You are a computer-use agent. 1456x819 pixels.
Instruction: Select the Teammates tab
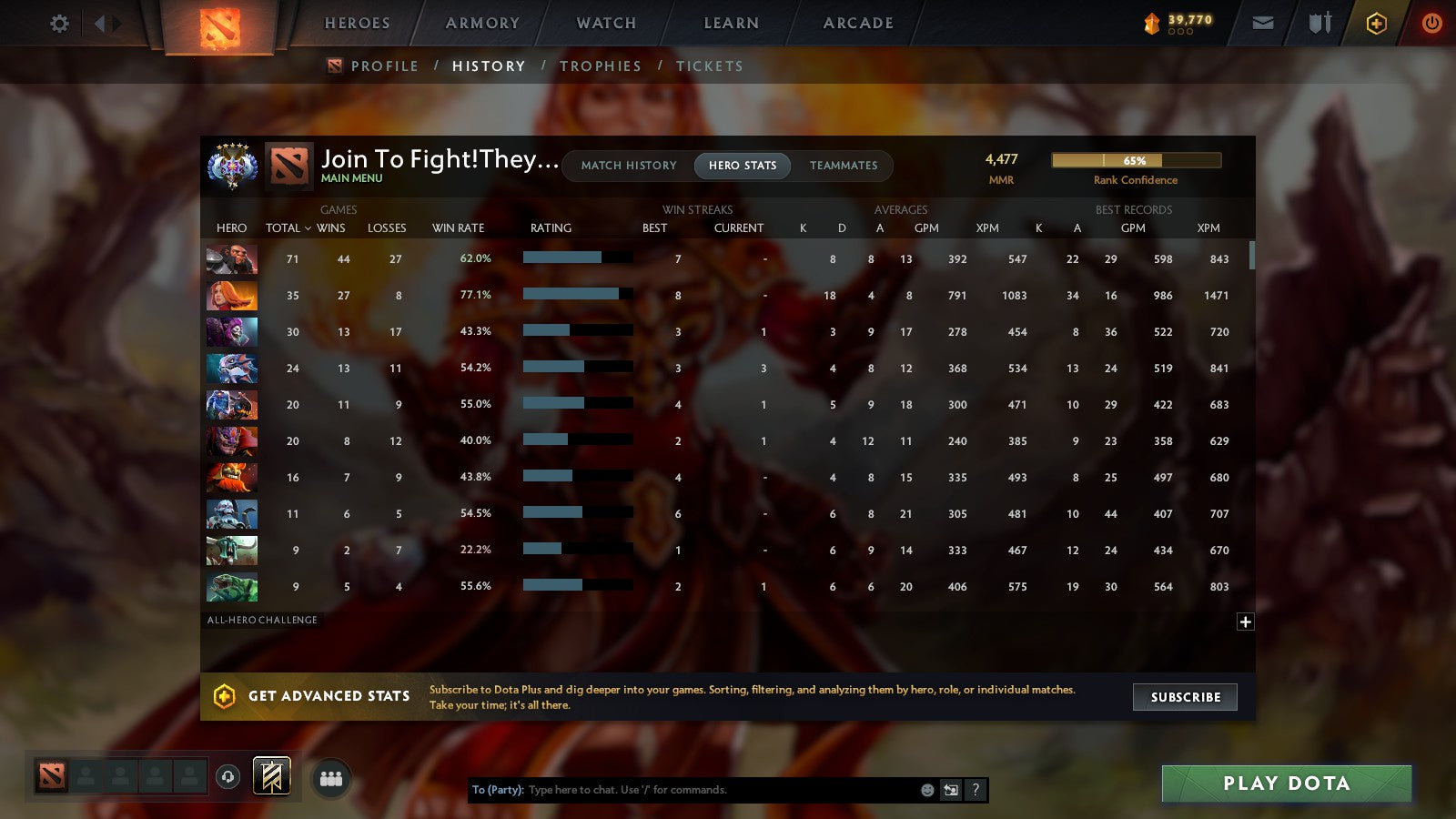pyautogui.click(x=844, y=166)
